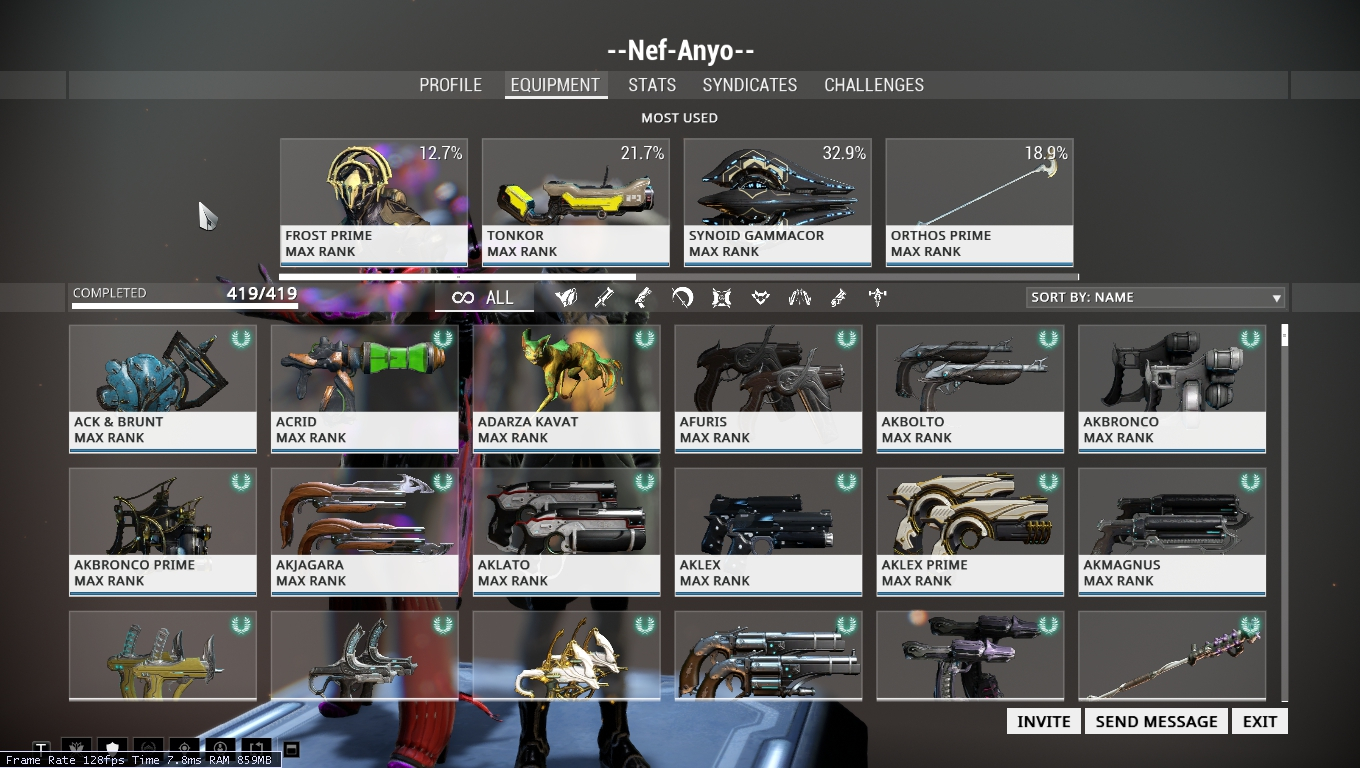Expand the sort options with the chevron arrow

point(1276,297)
